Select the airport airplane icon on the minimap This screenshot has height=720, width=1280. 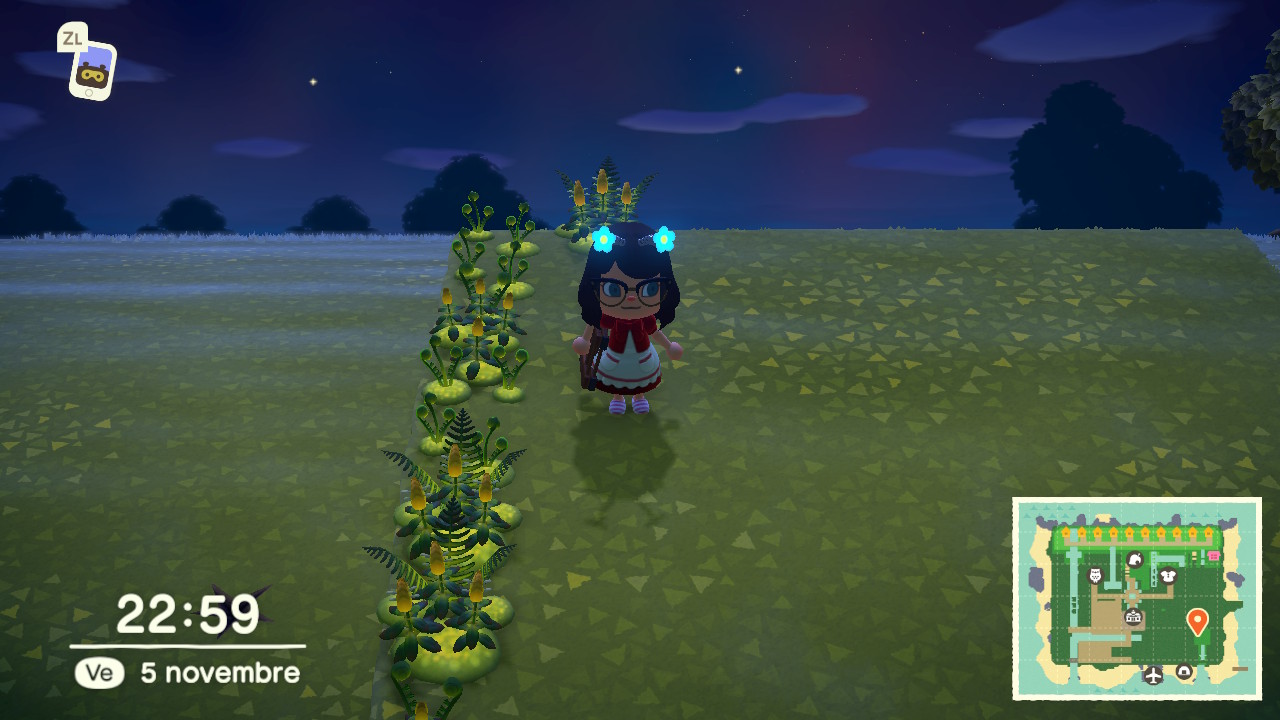tap(1153, 674)
